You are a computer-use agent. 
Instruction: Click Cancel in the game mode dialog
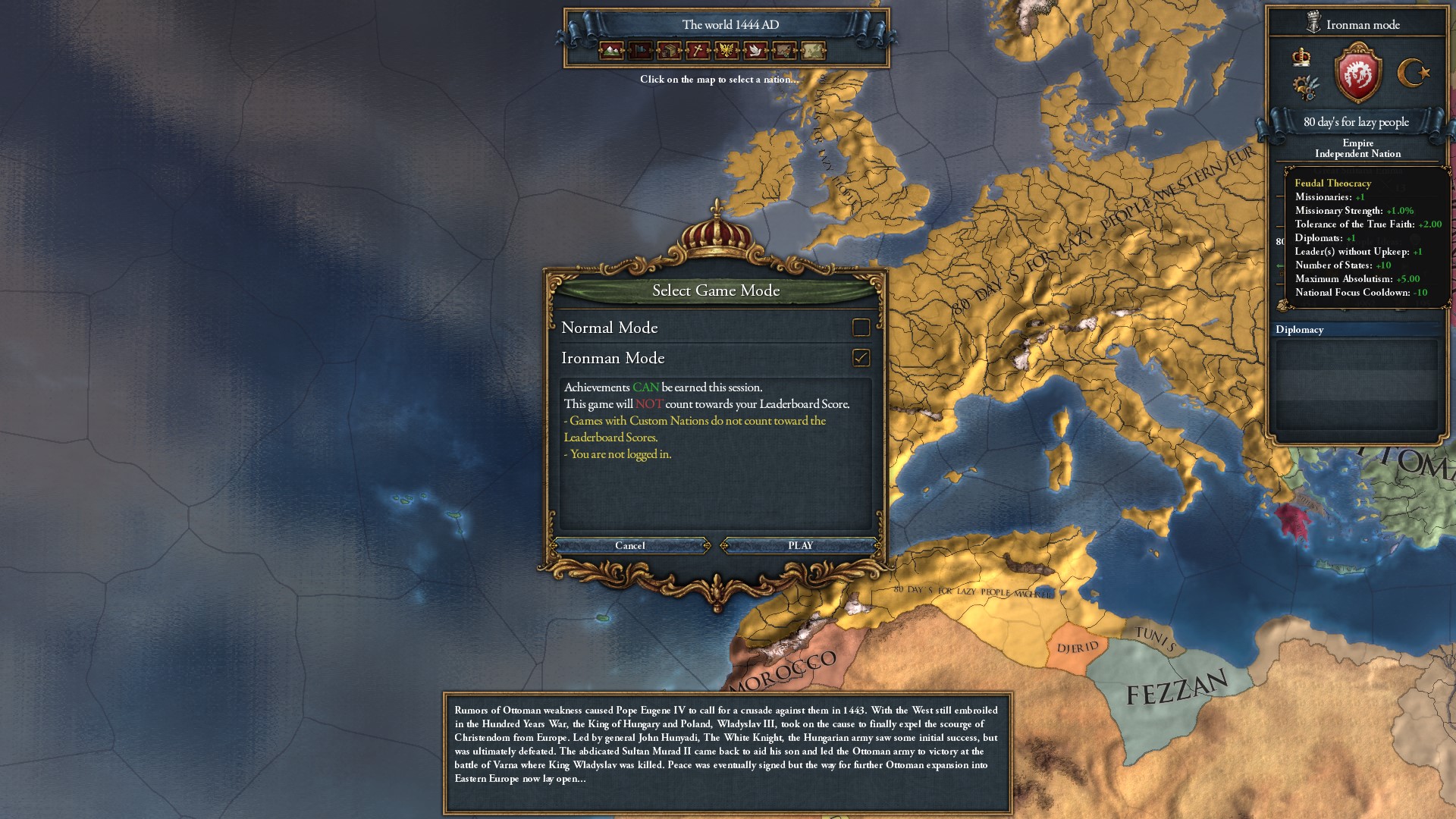[630, 545]
